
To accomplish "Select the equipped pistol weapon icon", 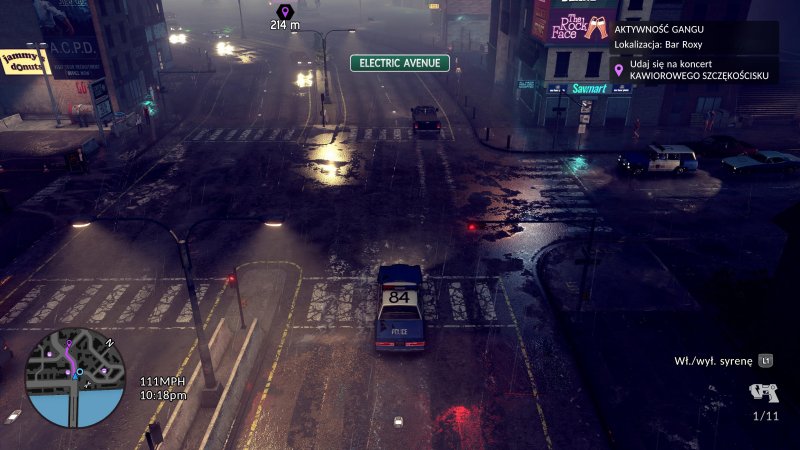I will 763,393.
